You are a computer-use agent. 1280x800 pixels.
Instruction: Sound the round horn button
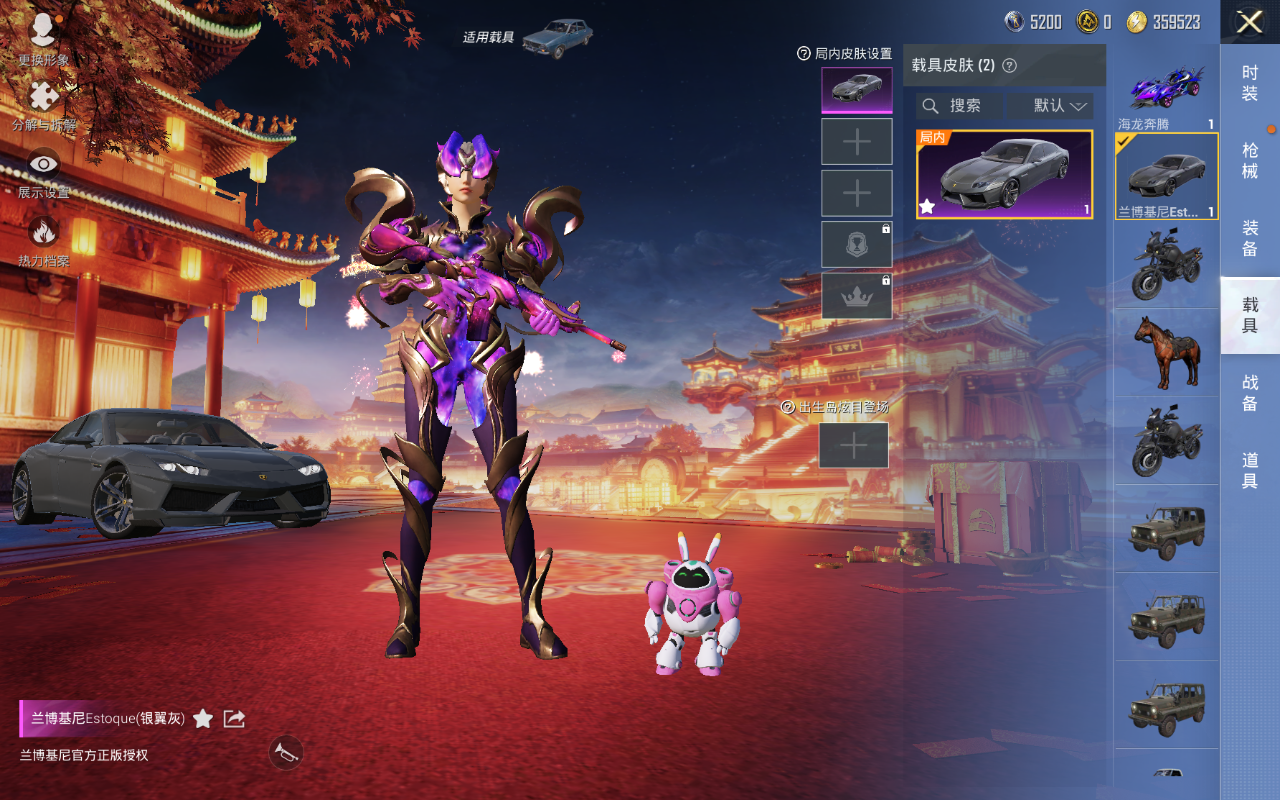286,752
